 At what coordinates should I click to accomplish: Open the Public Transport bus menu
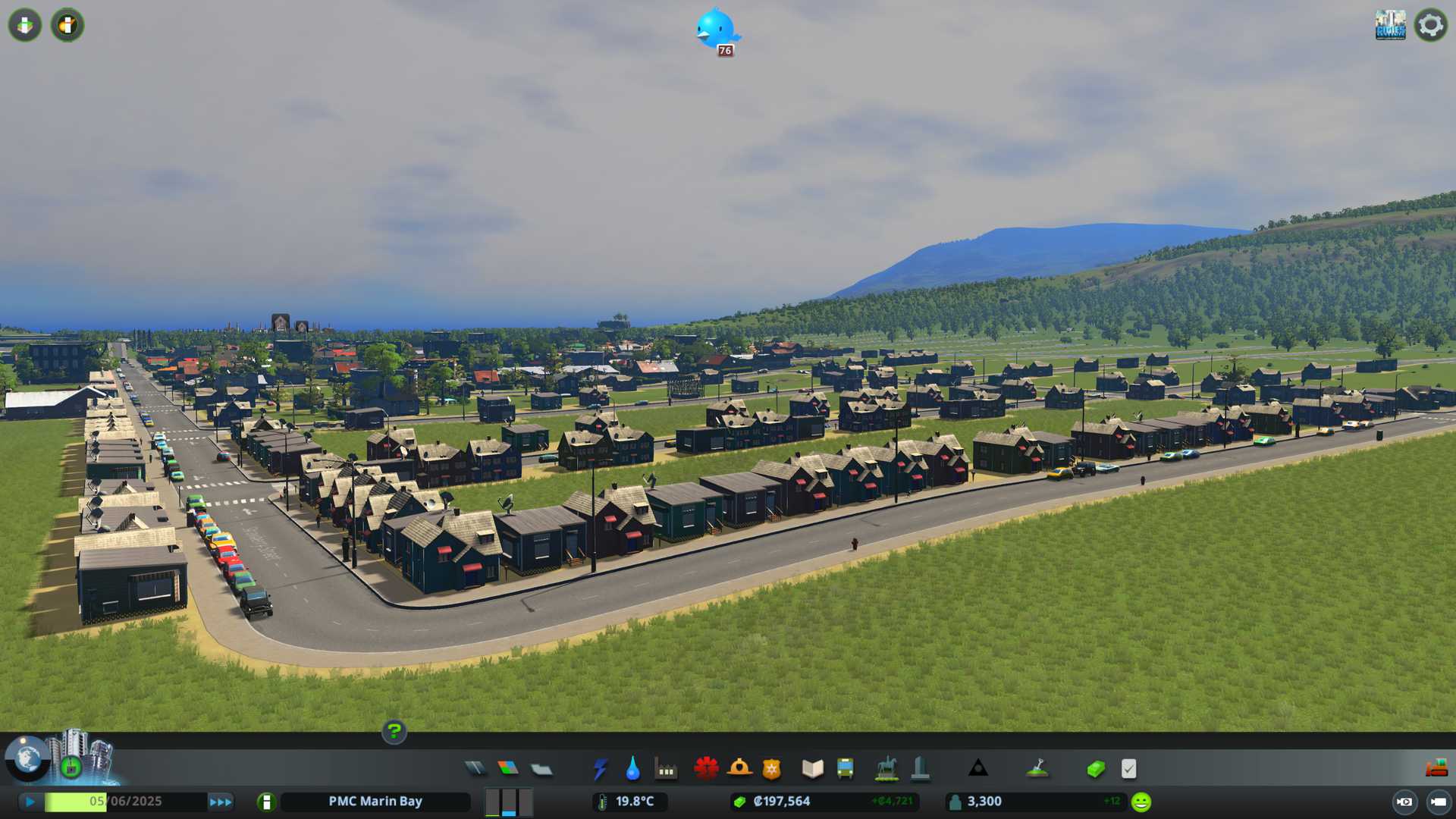click(x=846, y=769)
